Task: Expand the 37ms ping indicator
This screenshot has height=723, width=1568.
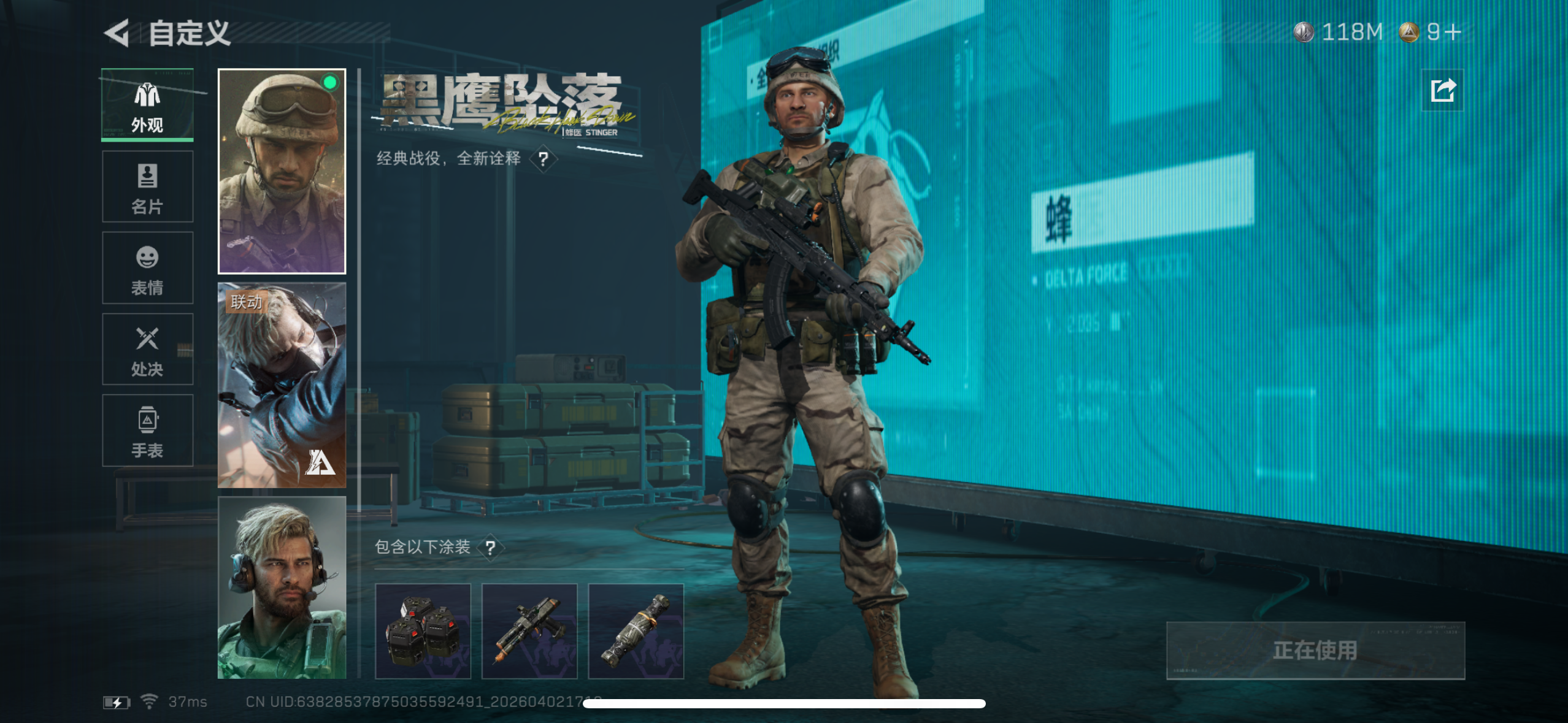Action: pos(186,701)
